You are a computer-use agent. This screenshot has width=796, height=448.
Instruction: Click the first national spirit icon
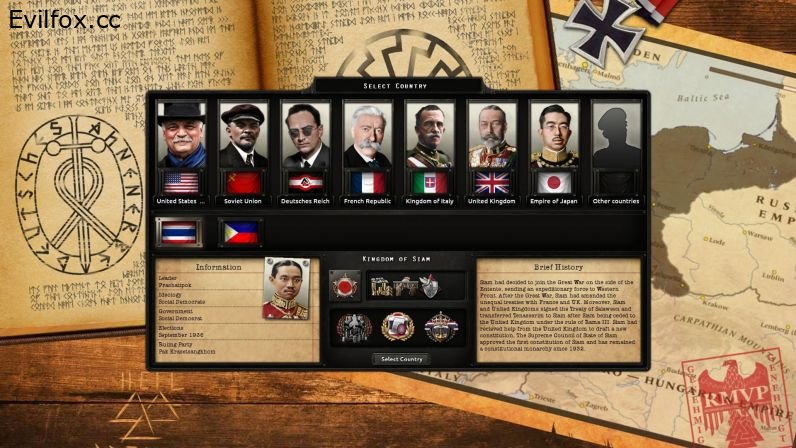pyautogui.click(x=354, y=326)
